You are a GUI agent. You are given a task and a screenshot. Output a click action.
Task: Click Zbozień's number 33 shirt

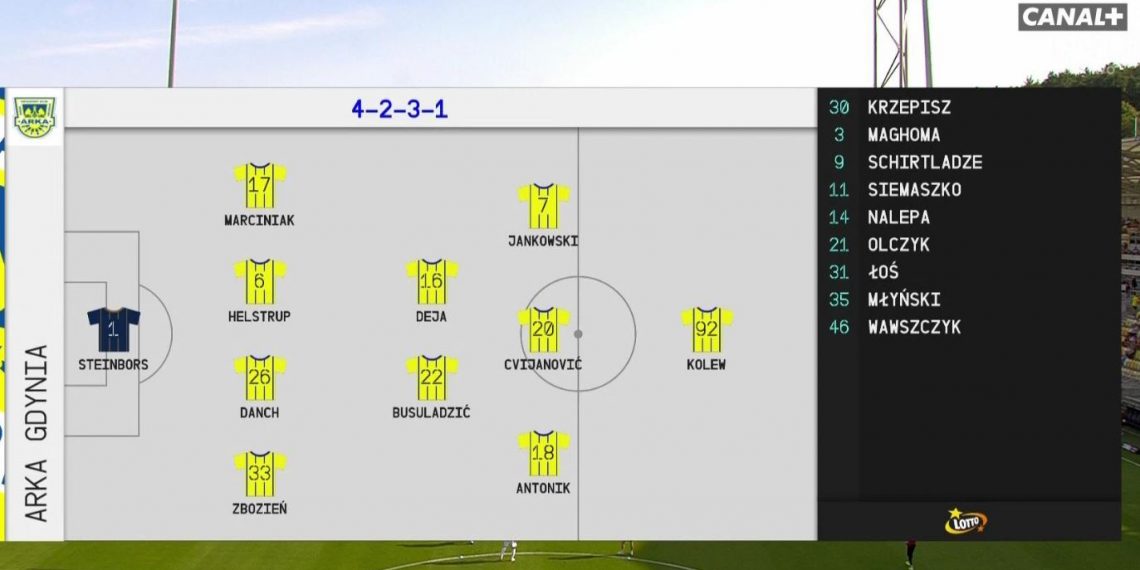point(260,474)
